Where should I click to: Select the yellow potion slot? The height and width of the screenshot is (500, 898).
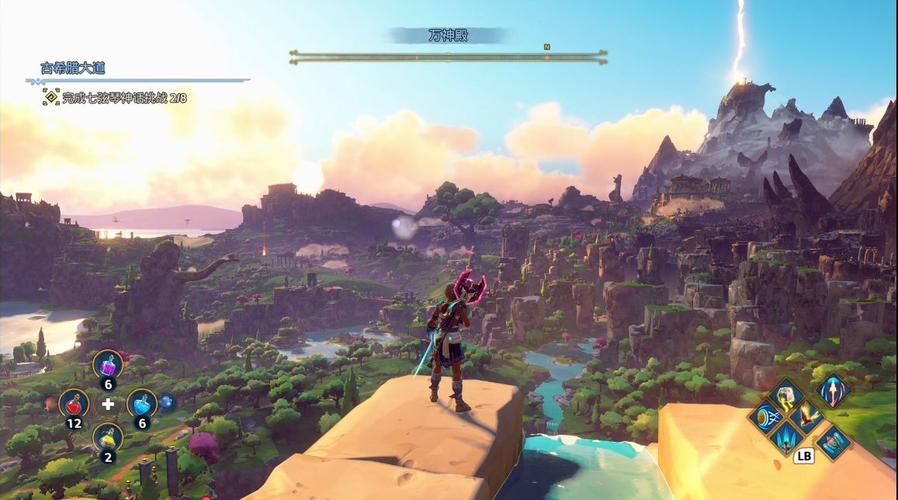[x=108, y=437]
